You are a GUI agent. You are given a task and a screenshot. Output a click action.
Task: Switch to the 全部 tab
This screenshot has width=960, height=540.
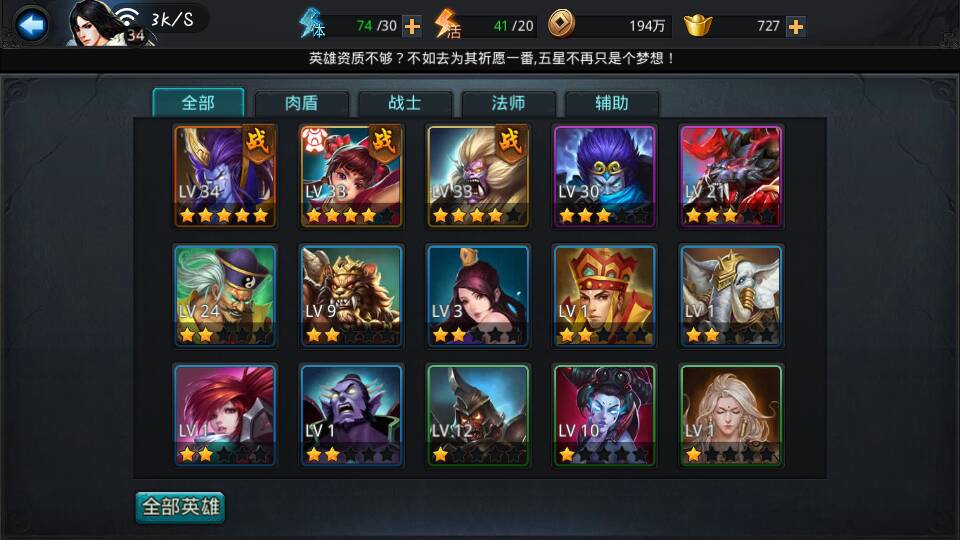pyautogui.click(x=198, y=103)
